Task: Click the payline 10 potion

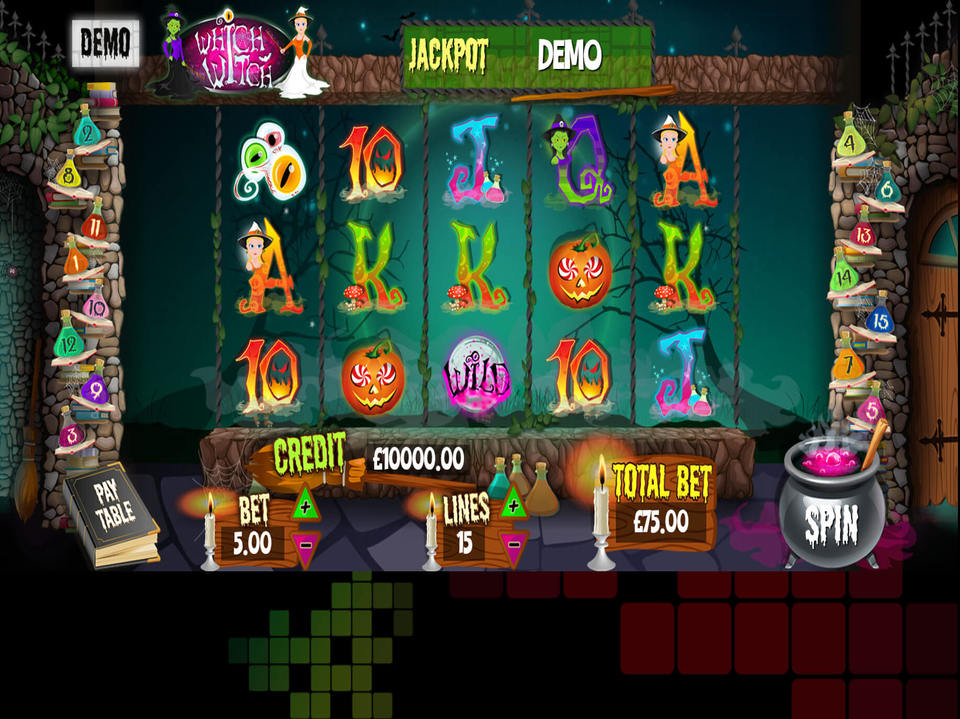Action: (95, 304)
